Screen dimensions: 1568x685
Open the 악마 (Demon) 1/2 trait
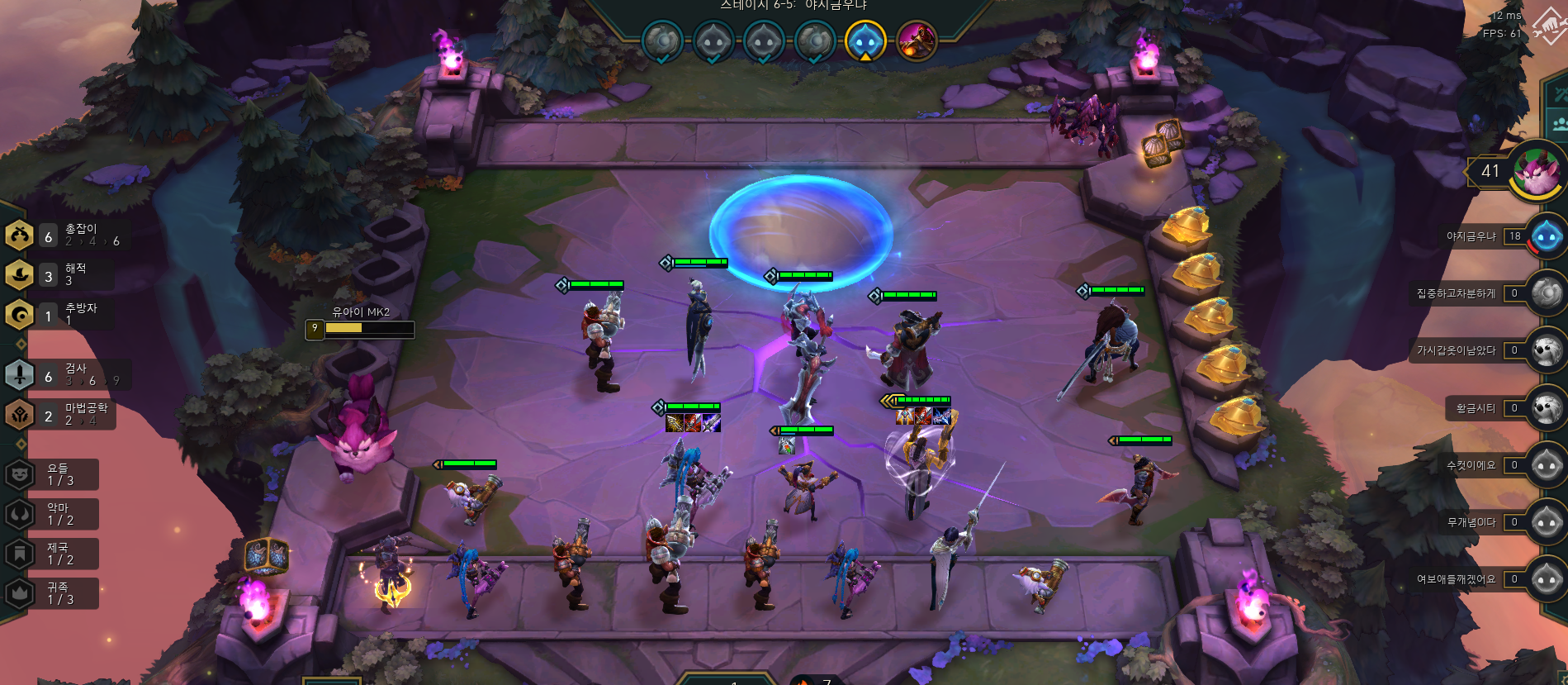click(58, 514)
